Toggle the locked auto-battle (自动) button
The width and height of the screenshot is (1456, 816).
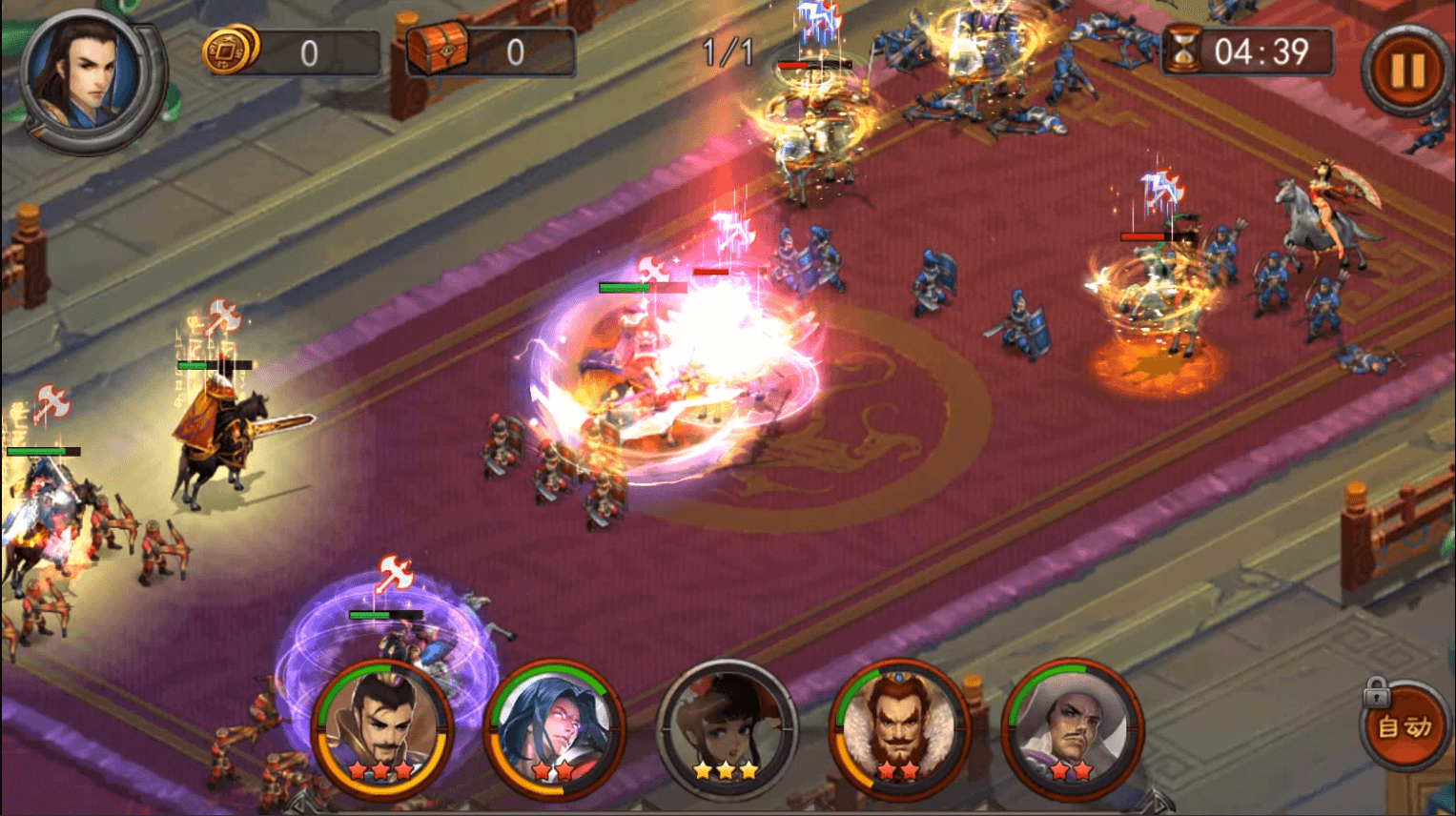tap(1404, 727)
